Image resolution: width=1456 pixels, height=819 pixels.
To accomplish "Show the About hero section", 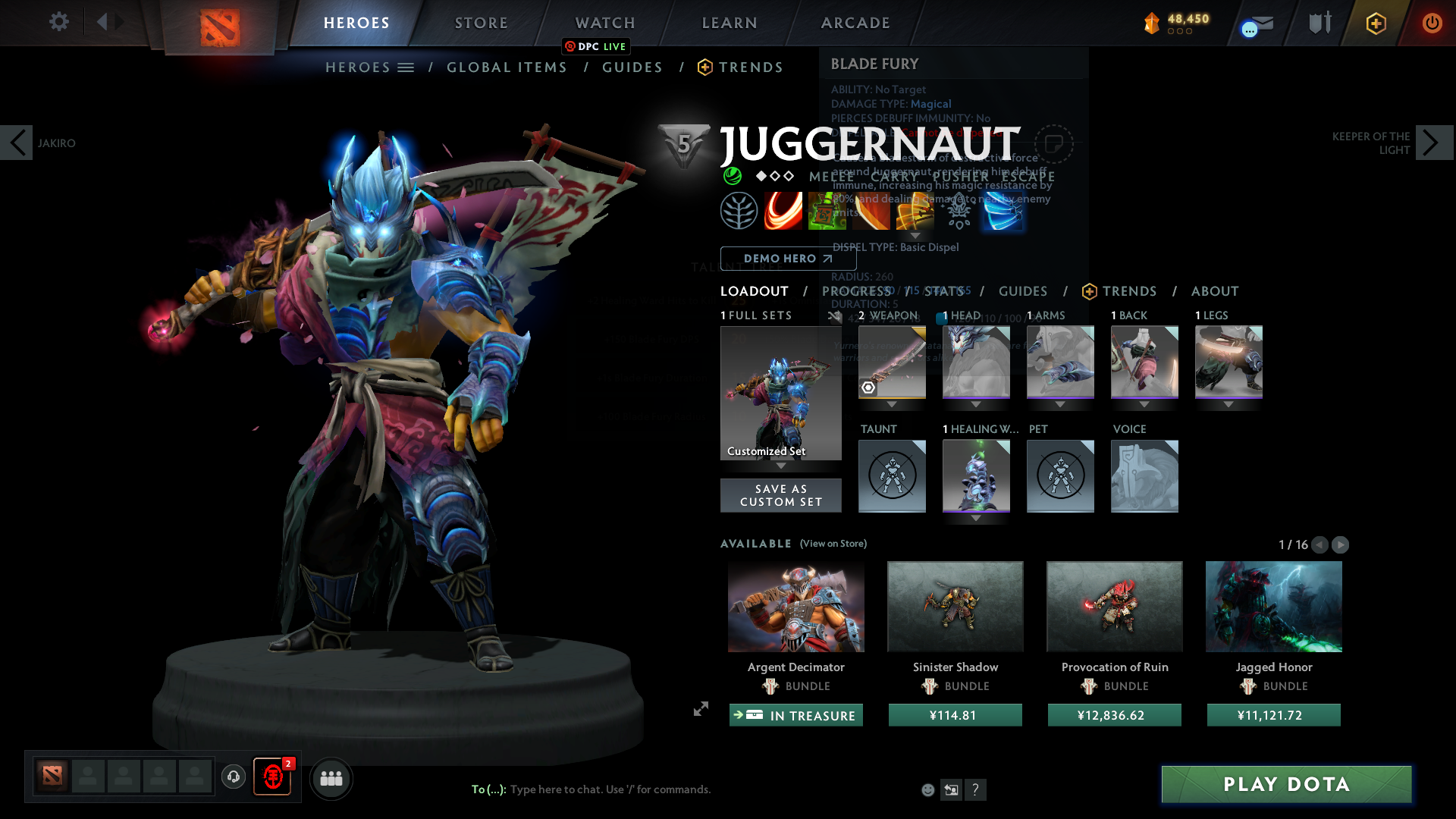I will click(1214, 291).
